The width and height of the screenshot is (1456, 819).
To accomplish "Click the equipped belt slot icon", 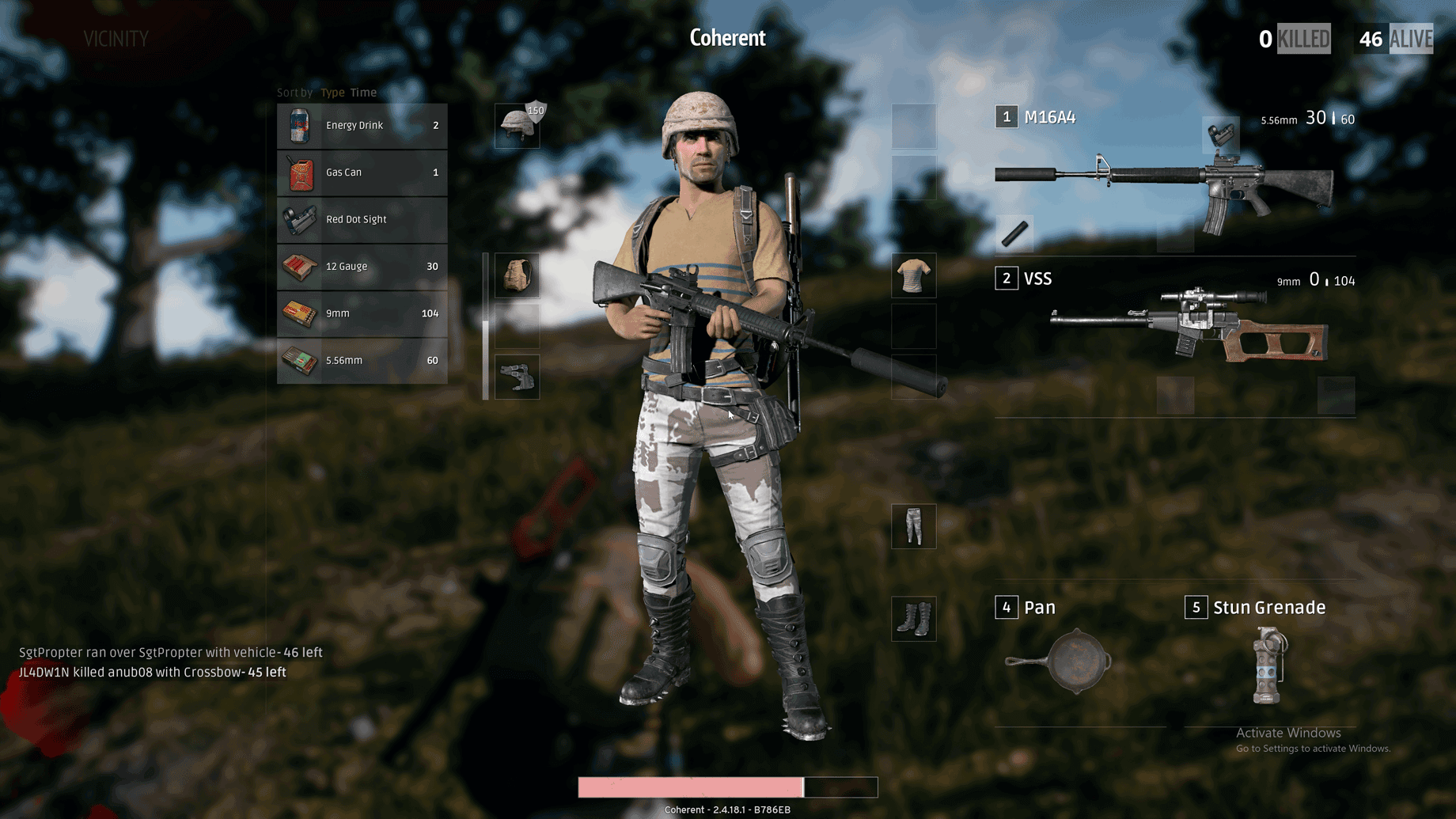I will point(518,377).
